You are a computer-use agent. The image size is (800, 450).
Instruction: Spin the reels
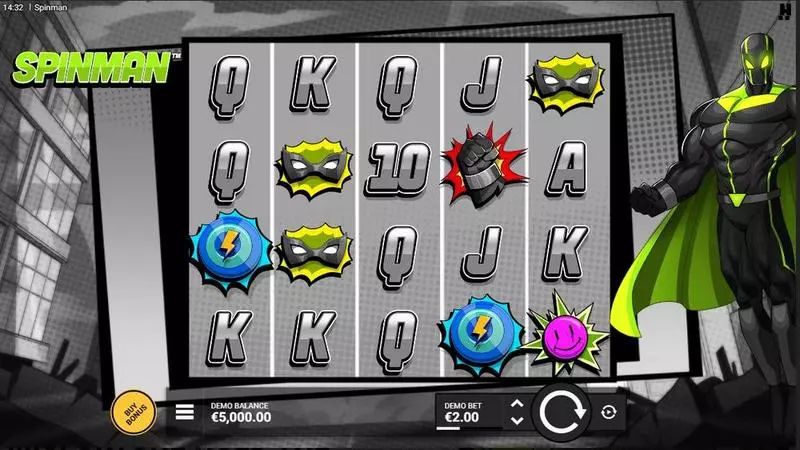(561, 411)
